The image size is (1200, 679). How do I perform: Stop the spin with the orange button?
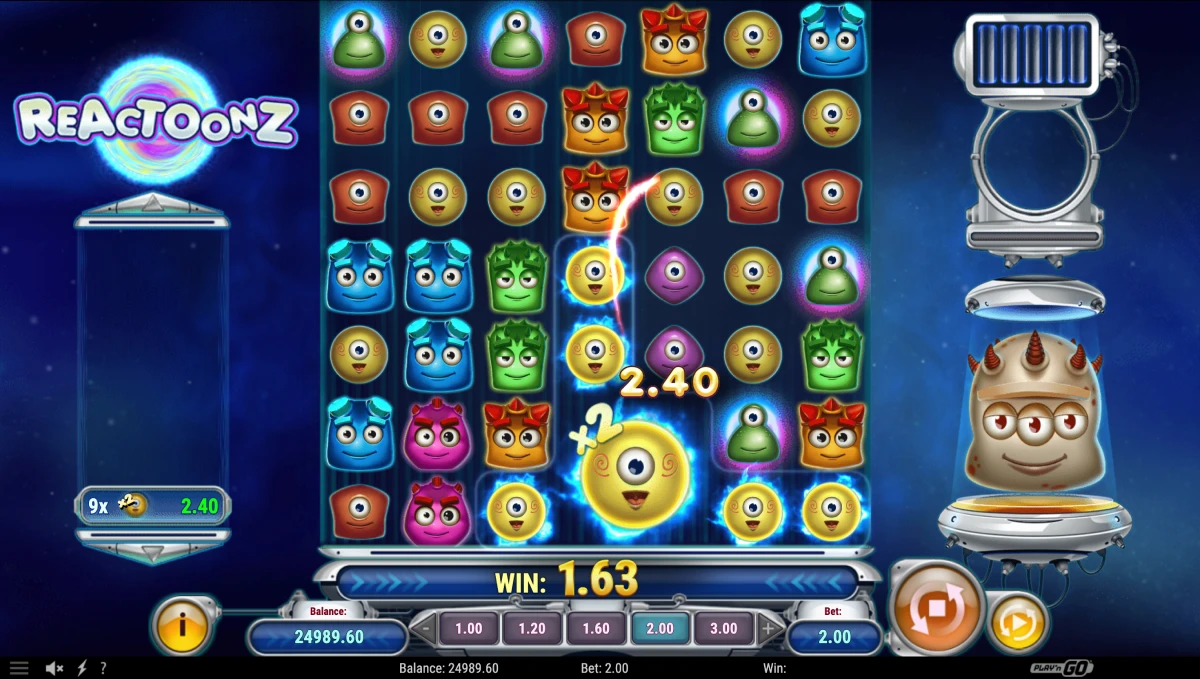pyautogui.click(x=935, y=609)
